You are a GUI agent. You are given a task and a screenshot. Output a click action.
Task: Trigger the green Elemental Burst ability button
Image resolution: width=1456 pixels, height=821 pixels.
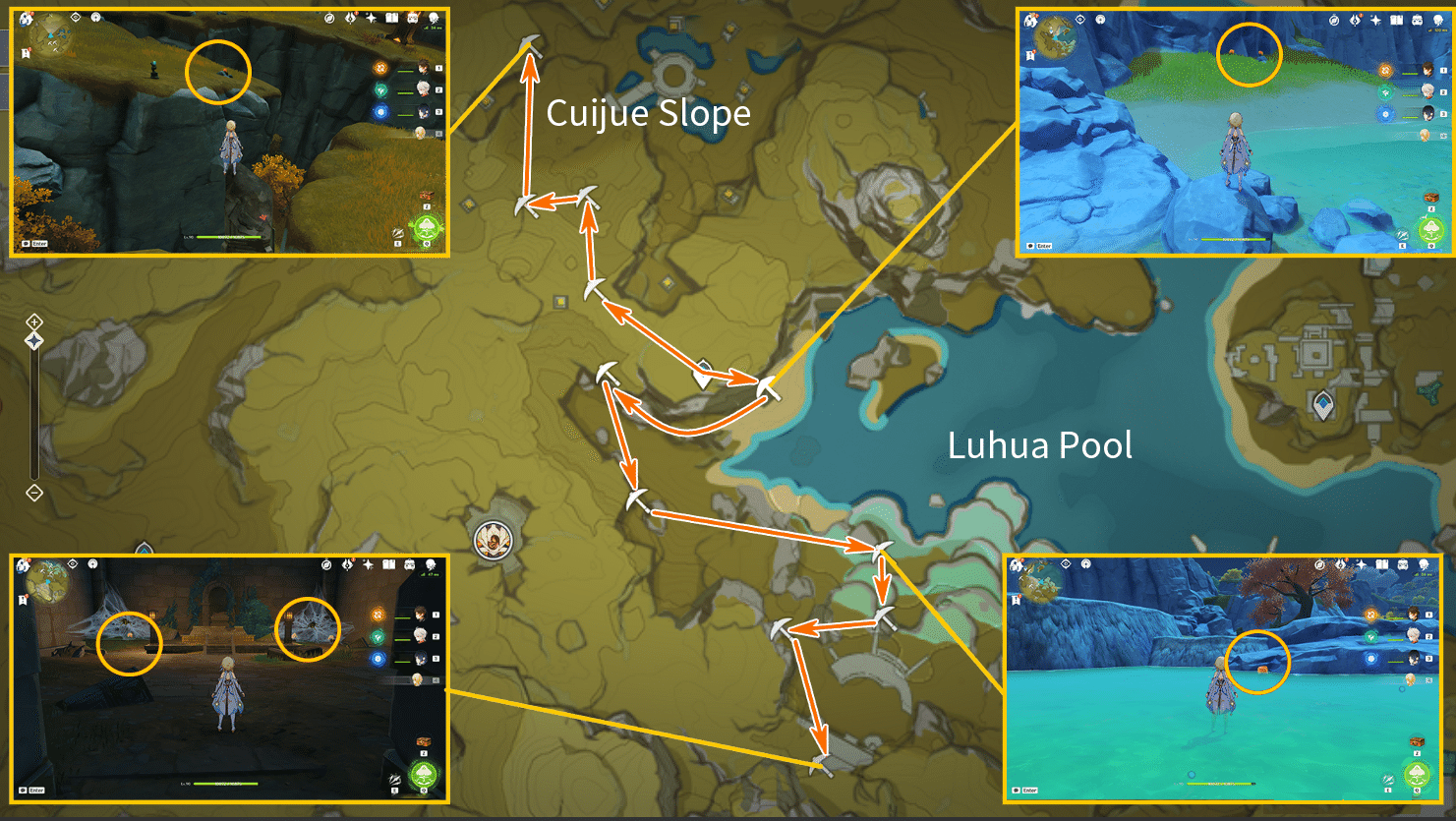click(427, 228)
